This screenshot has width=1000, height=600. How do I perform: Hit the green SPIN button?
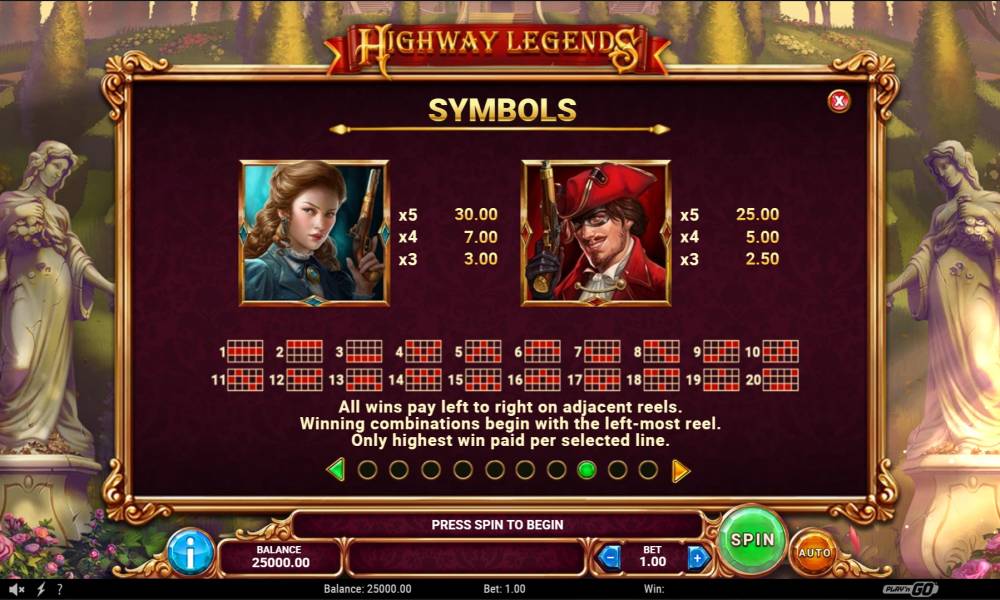(752, 540)
